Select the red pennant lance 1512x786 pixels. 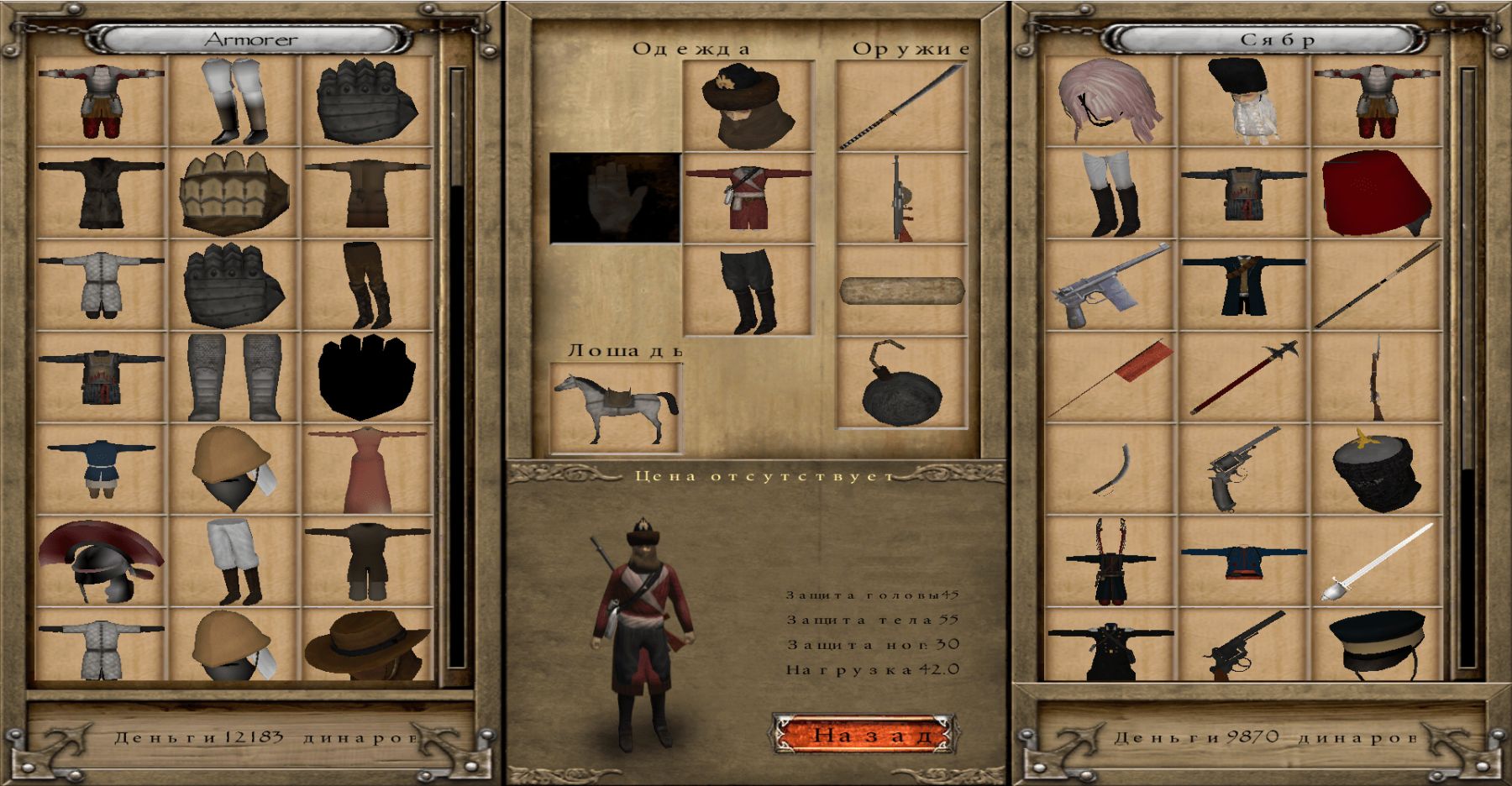tap(1110, 378)
